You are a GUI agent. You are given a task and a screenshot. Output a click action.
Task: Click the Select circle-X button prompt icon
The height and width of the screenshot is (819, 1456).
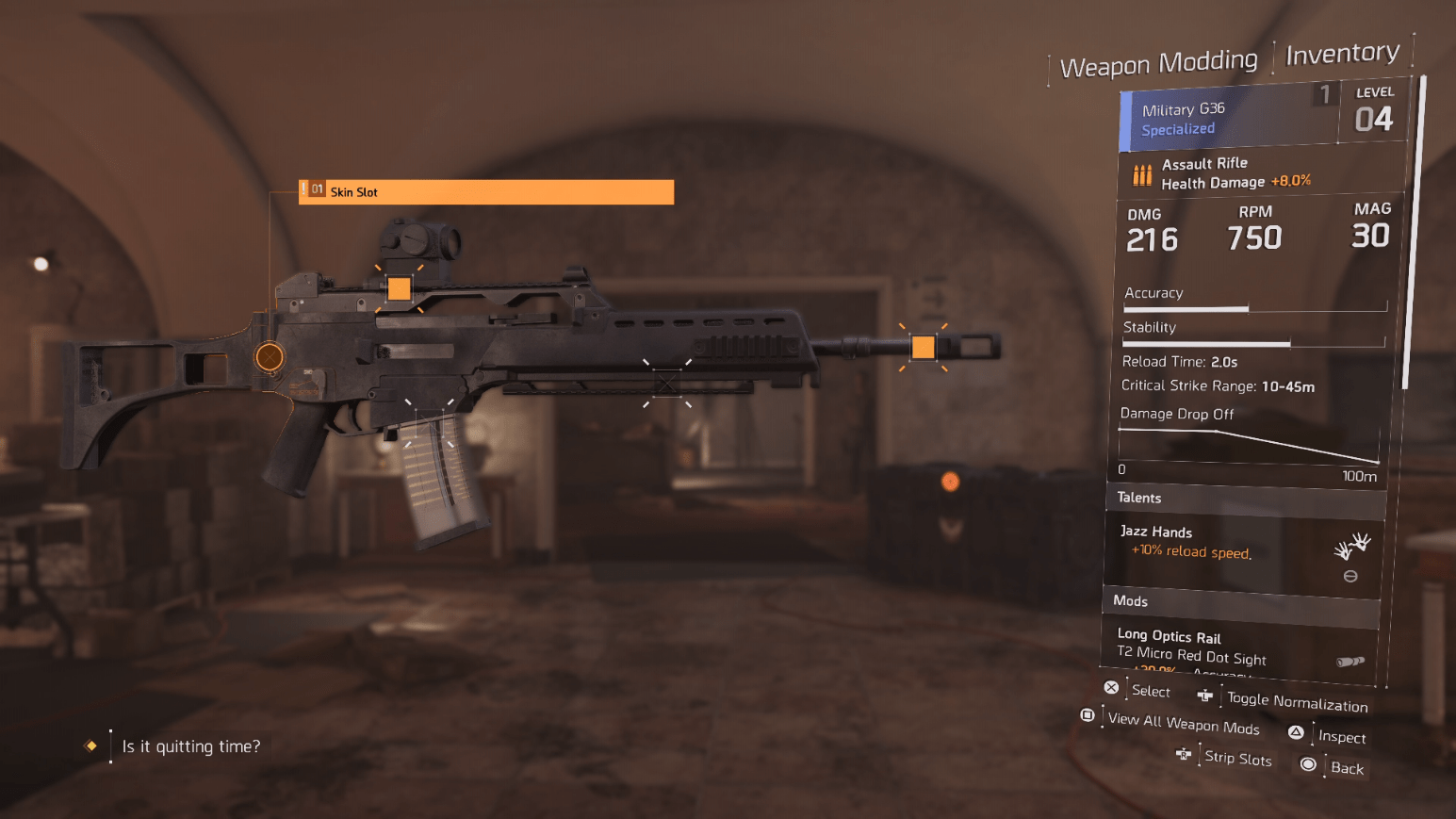(x=1111, y=687)
